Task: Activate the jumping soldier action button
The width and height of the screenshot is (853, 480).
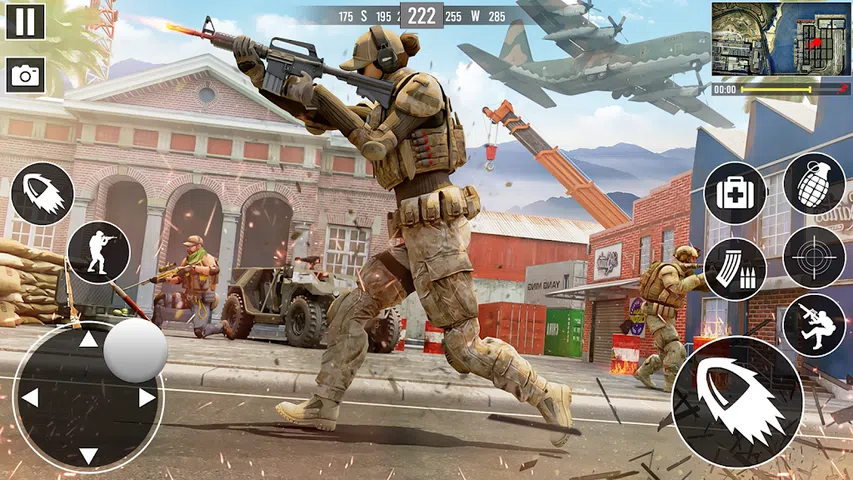Action: point(814,325)
